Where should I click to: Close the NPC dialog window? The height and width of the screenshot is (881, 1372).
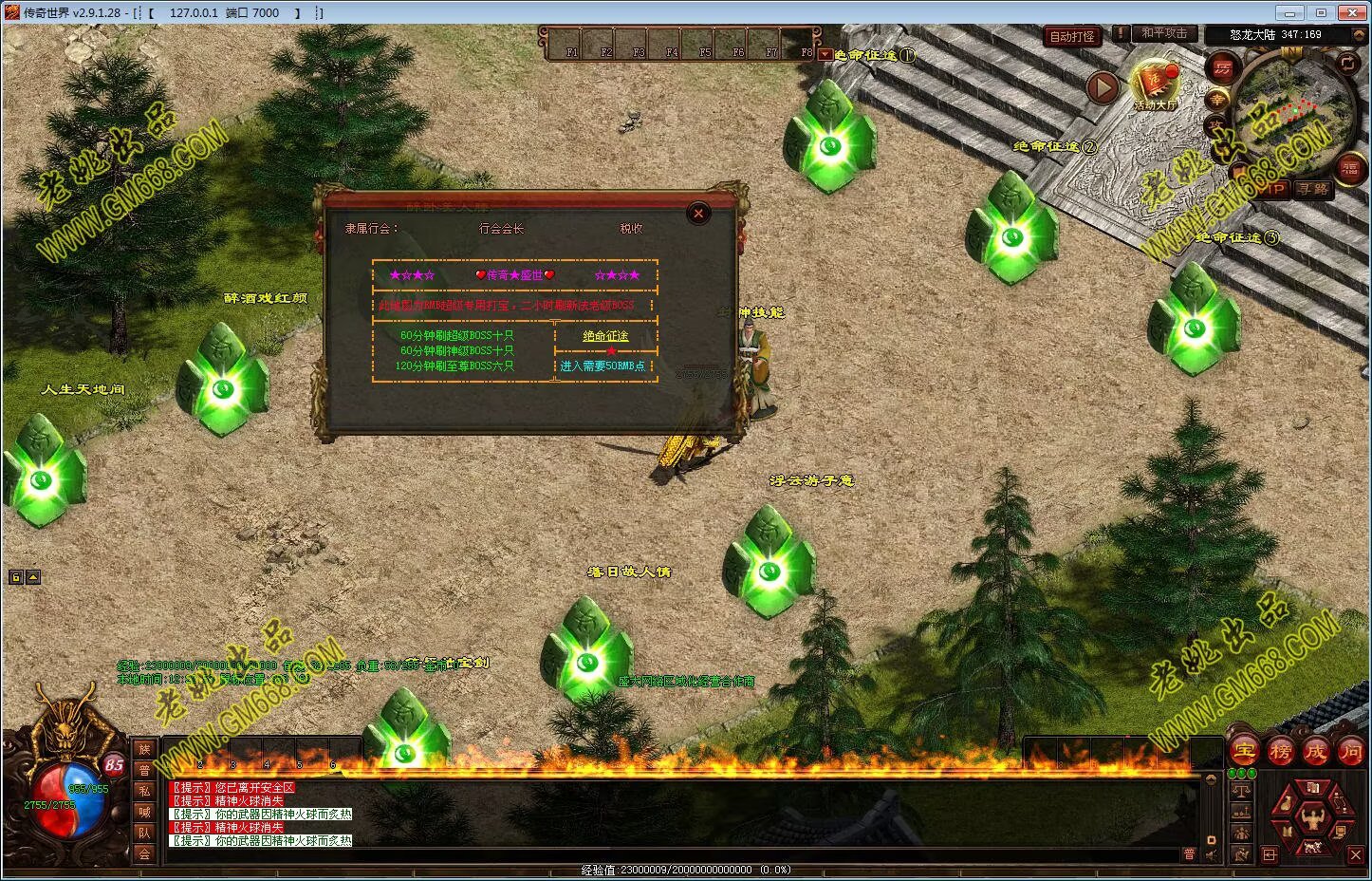click(698, 214)
